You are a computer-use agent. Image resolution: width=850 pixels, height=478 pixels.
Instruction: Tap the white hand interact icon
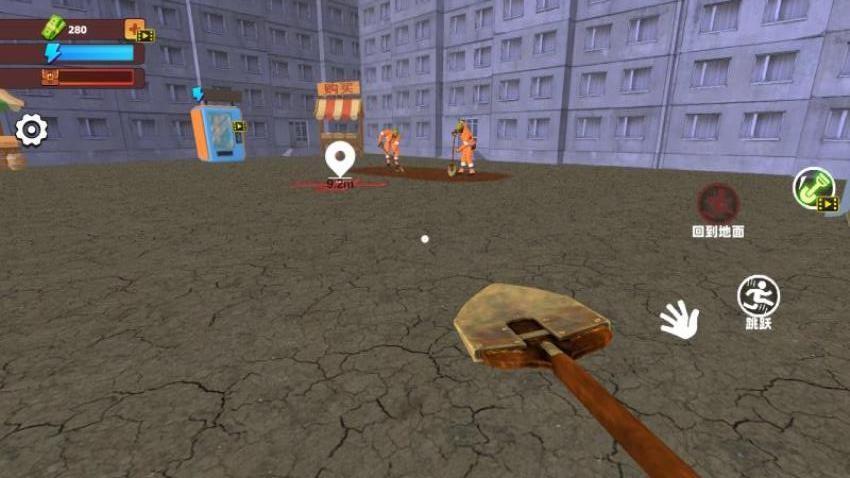point(679,320)
